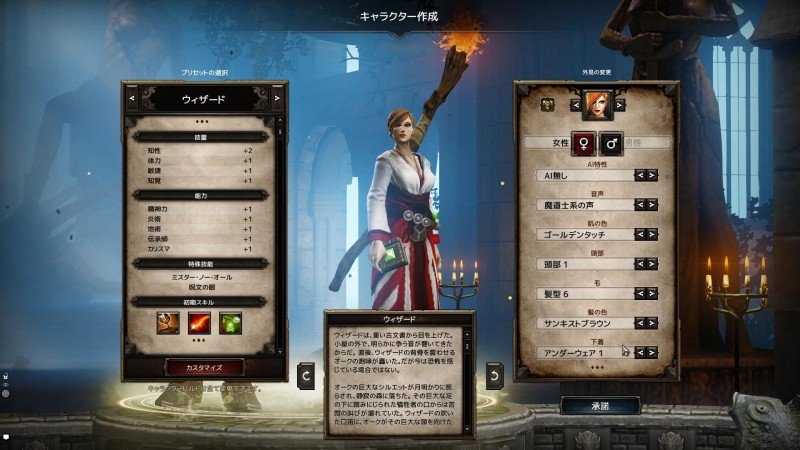Select the next class preset arrow
Viewport: 800px width, 450px height.
tap(276, 99)
